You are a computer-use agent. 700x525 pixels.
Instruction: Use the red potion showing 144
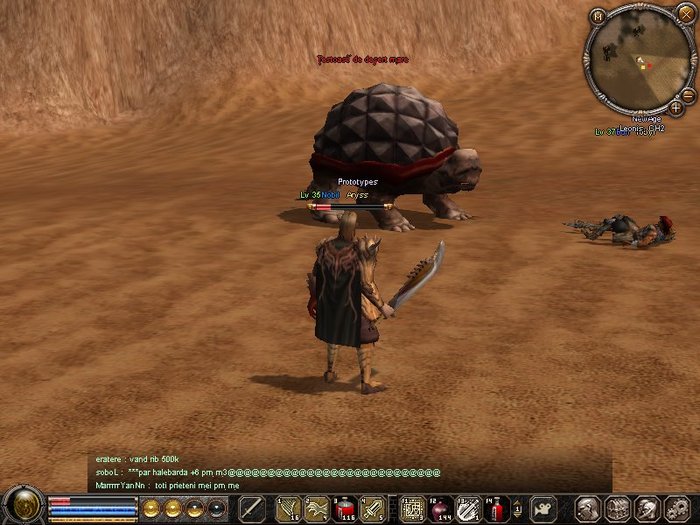tap(440, 508)
